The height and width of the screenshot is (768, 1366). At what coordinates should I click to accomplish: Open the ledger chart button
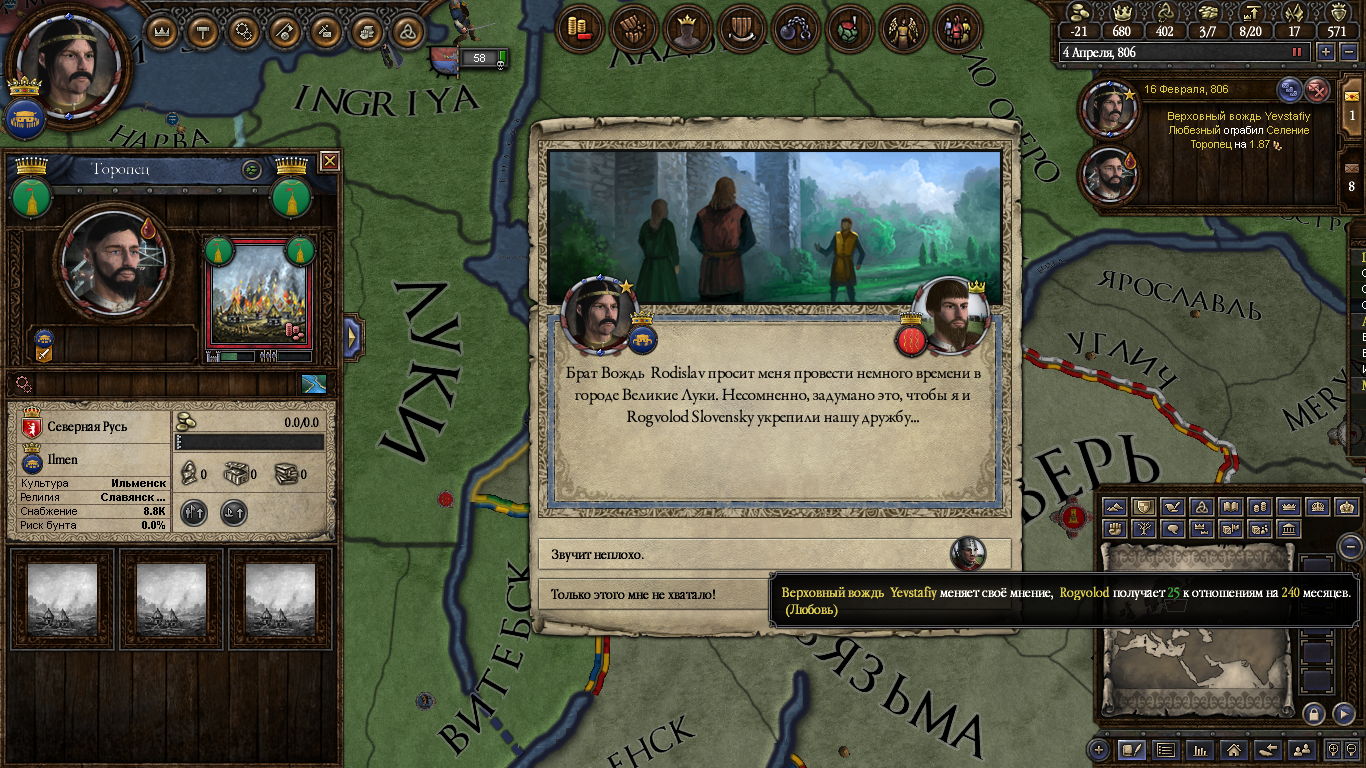click(x=1200, y=749)
